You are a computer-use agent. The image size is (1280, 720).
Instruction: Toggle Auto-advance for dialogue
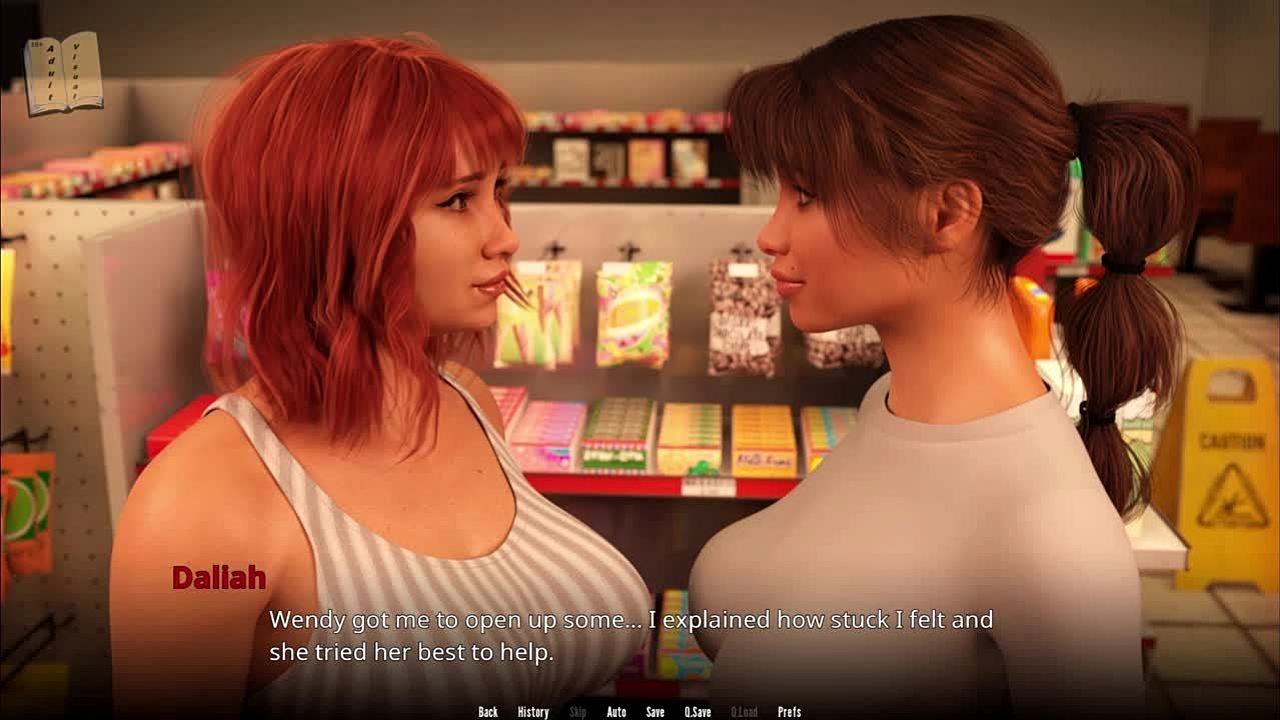tap(616, 712)
